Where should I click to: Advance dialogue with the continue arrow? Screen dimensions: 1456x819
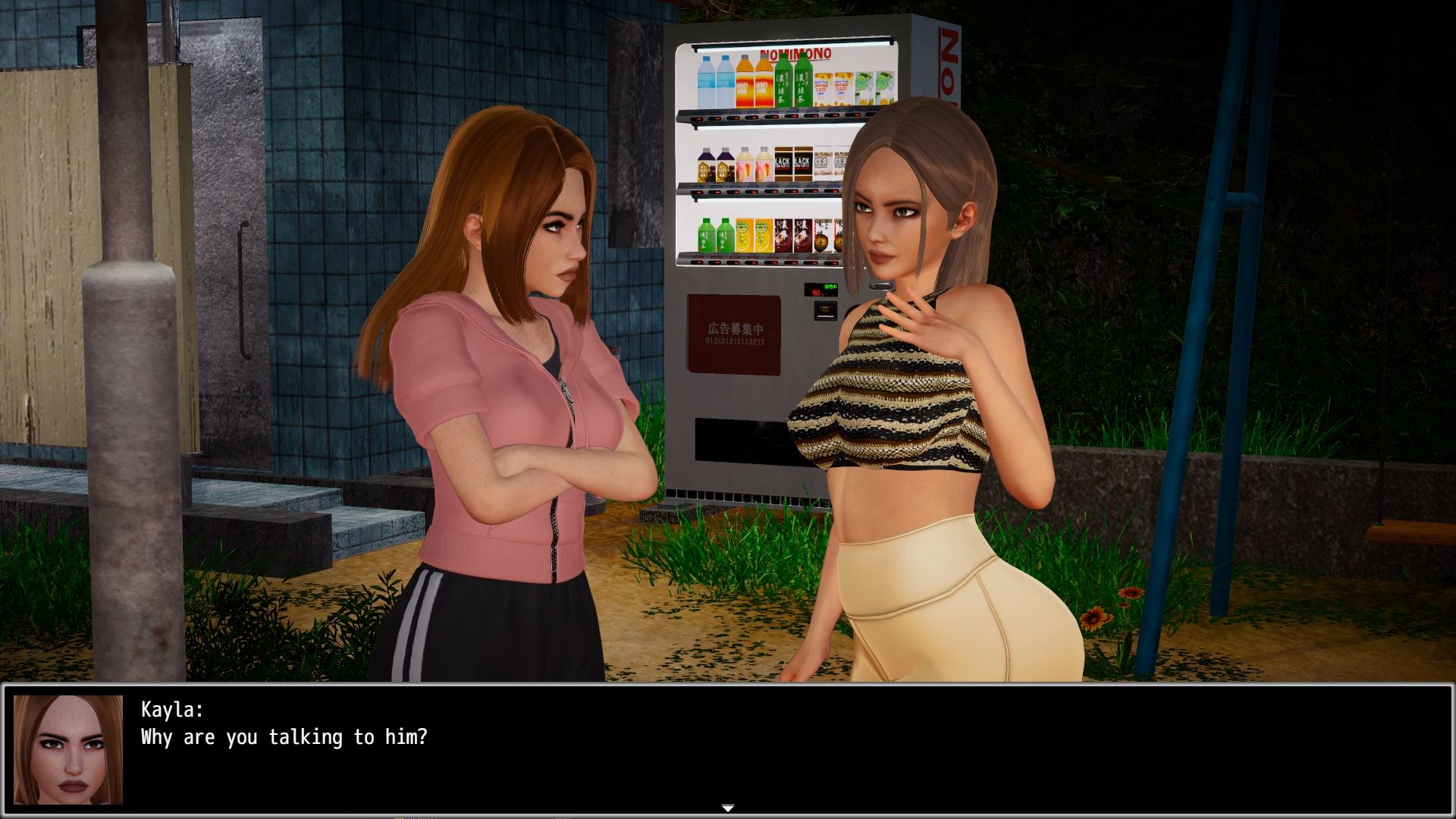[x=727, y=808]
